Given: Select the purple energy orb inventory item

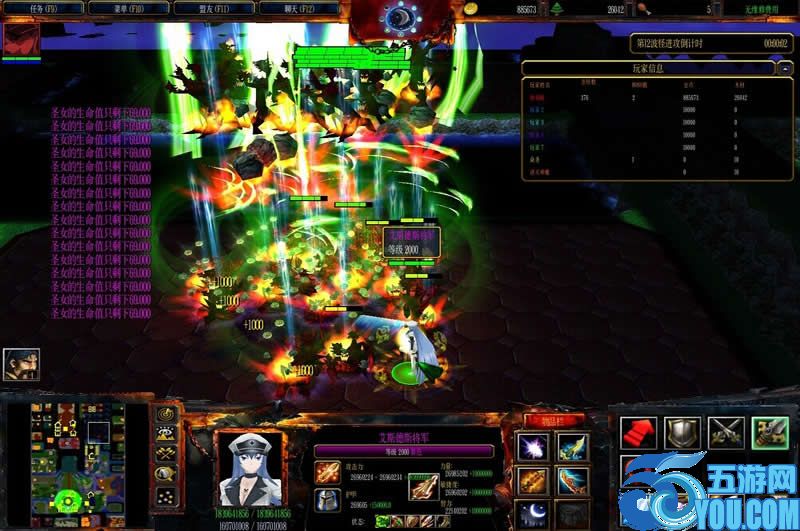Looking at the screenshot, I should pyautogui.click(x=532, y=448).
